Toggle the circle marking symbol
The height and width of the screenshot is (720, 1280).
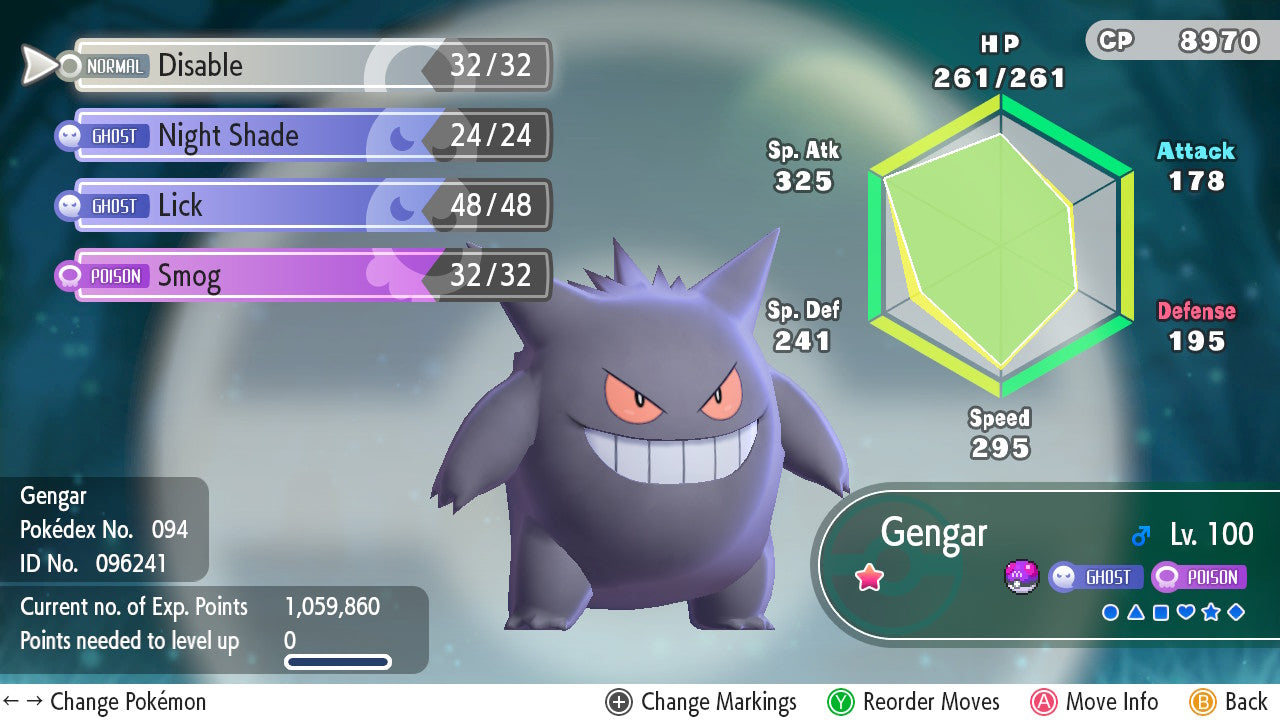tap(1110, 612)
